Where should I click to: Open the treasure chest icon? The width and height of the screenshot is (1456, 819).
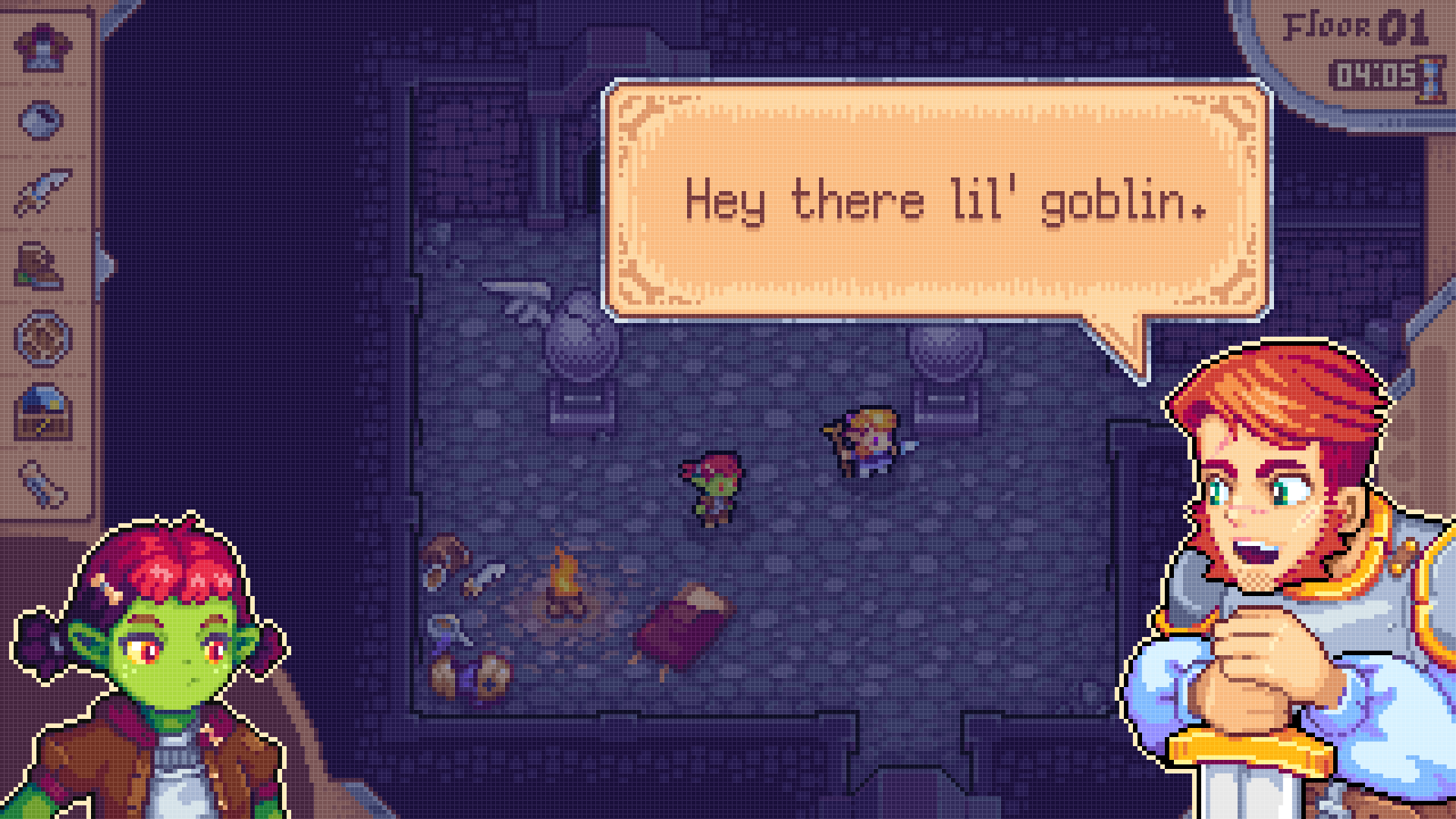pyautogui.click(x=43, y=412)
